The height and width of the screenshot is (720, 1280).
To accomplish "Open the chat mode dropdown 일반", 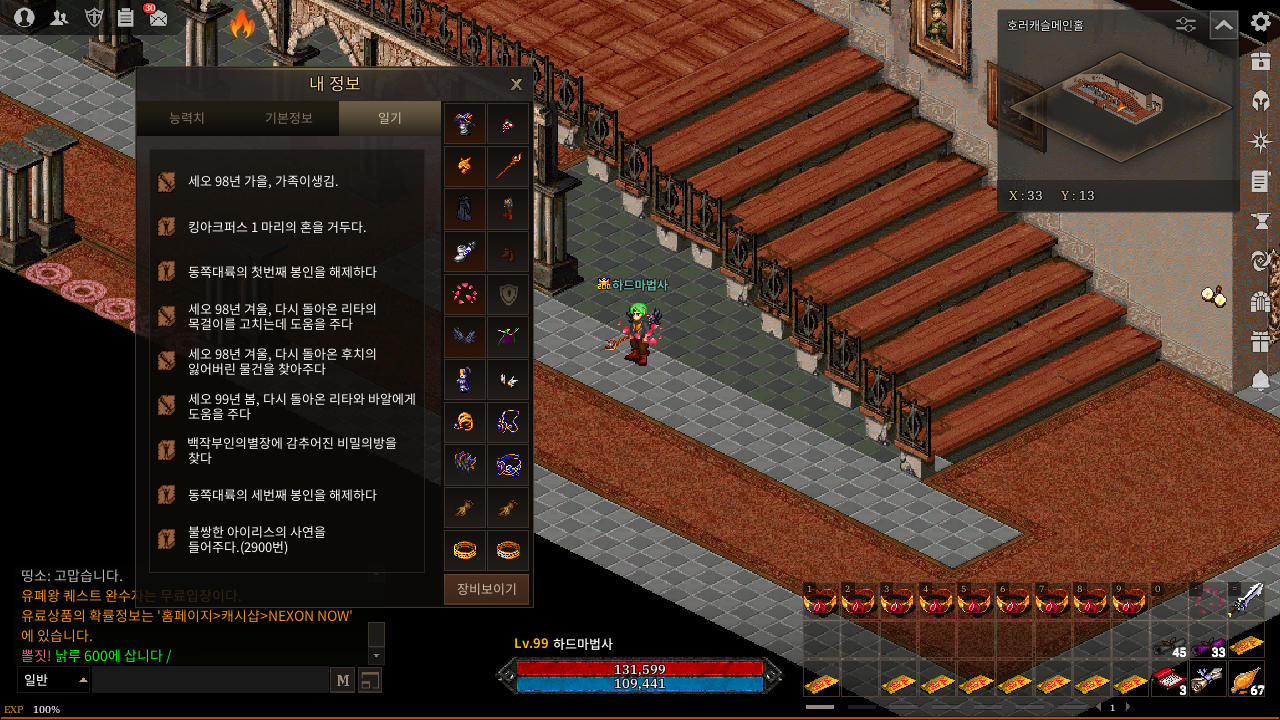I will click(x=55, y=680).
